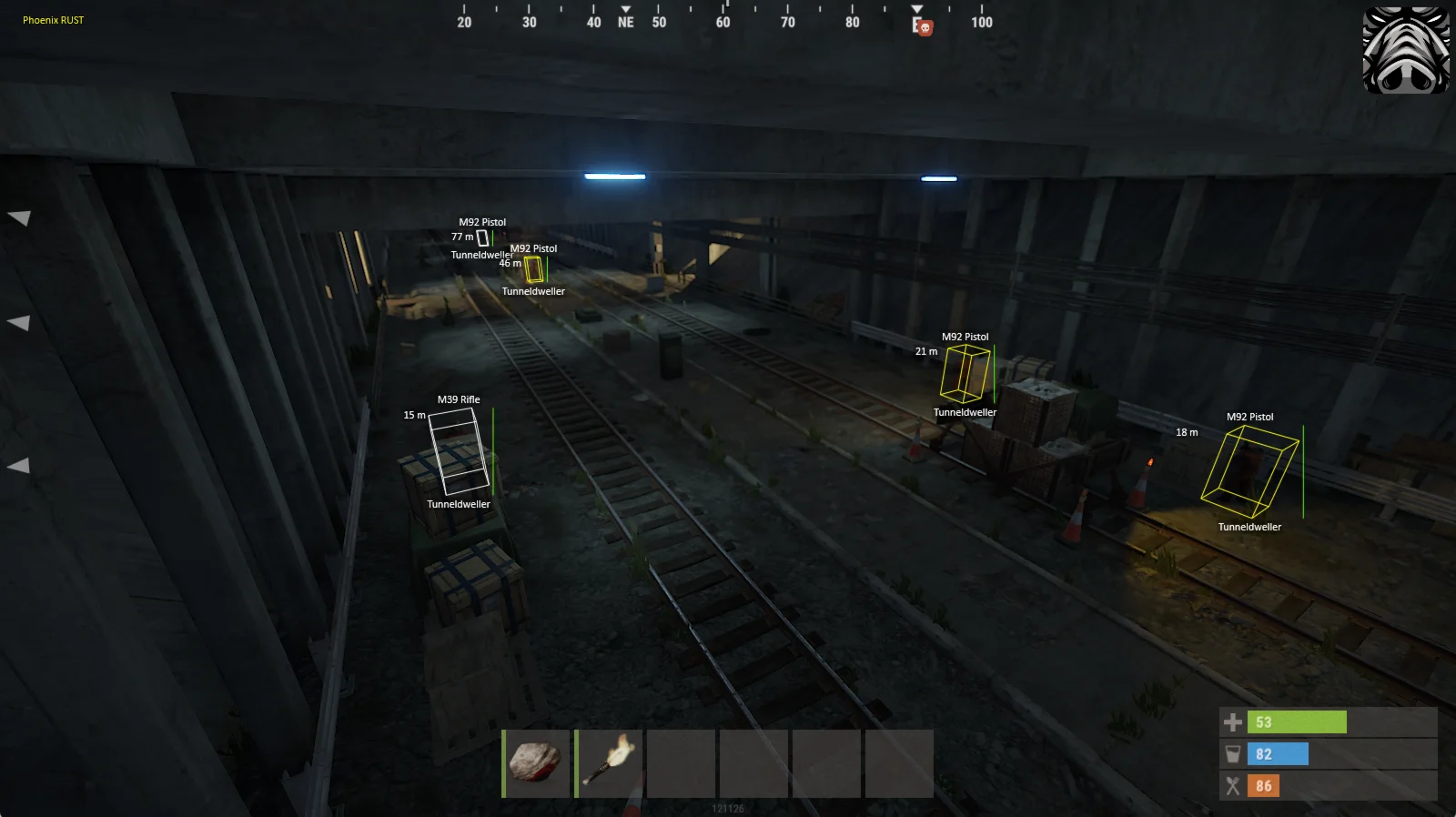Click the mask logo in the corner
Viewport: 1456px width, 817px height.
pyautogui.click(x=1406, y=50)
